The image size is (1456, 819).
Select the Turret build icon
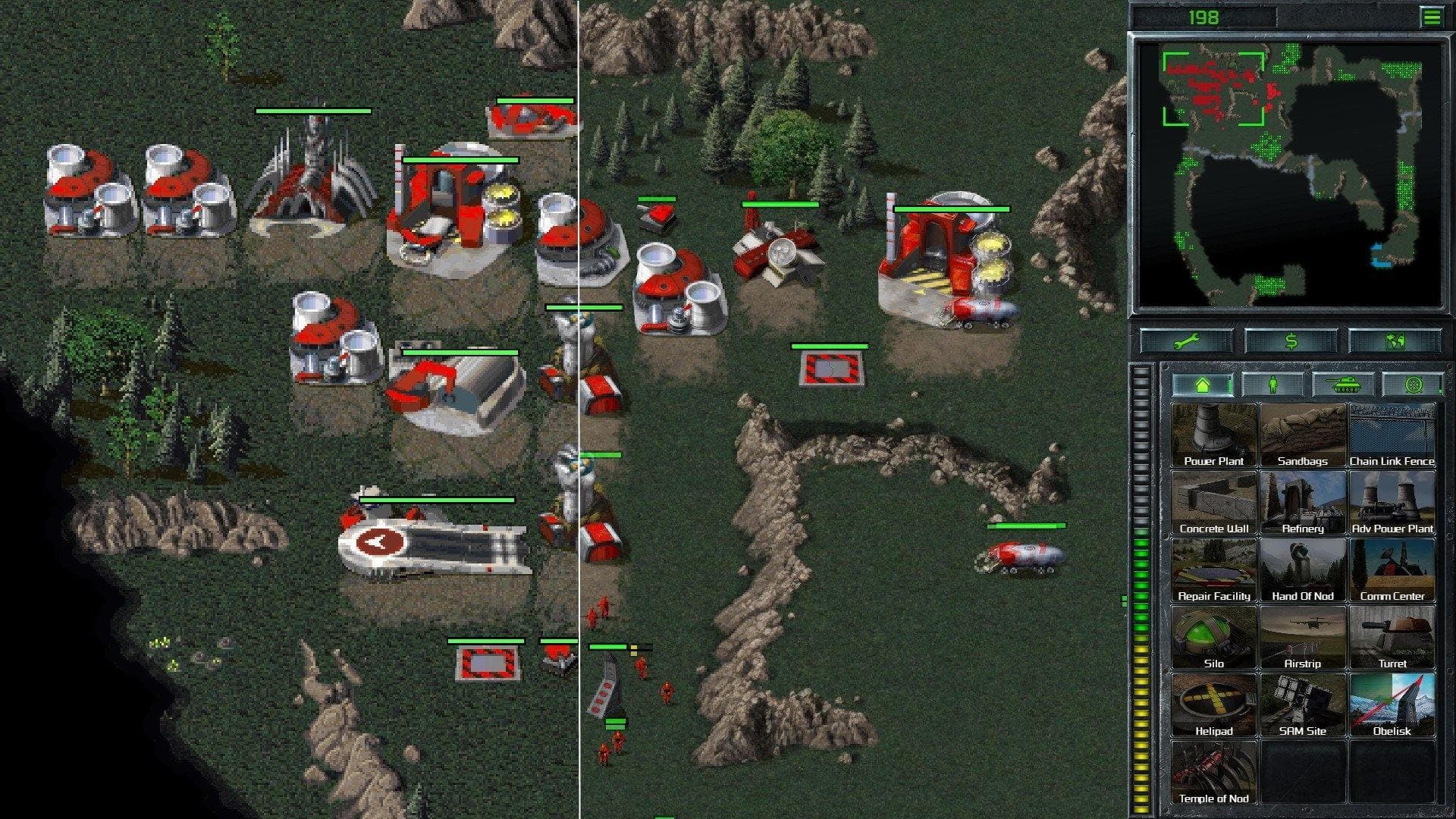point(1393,636)
